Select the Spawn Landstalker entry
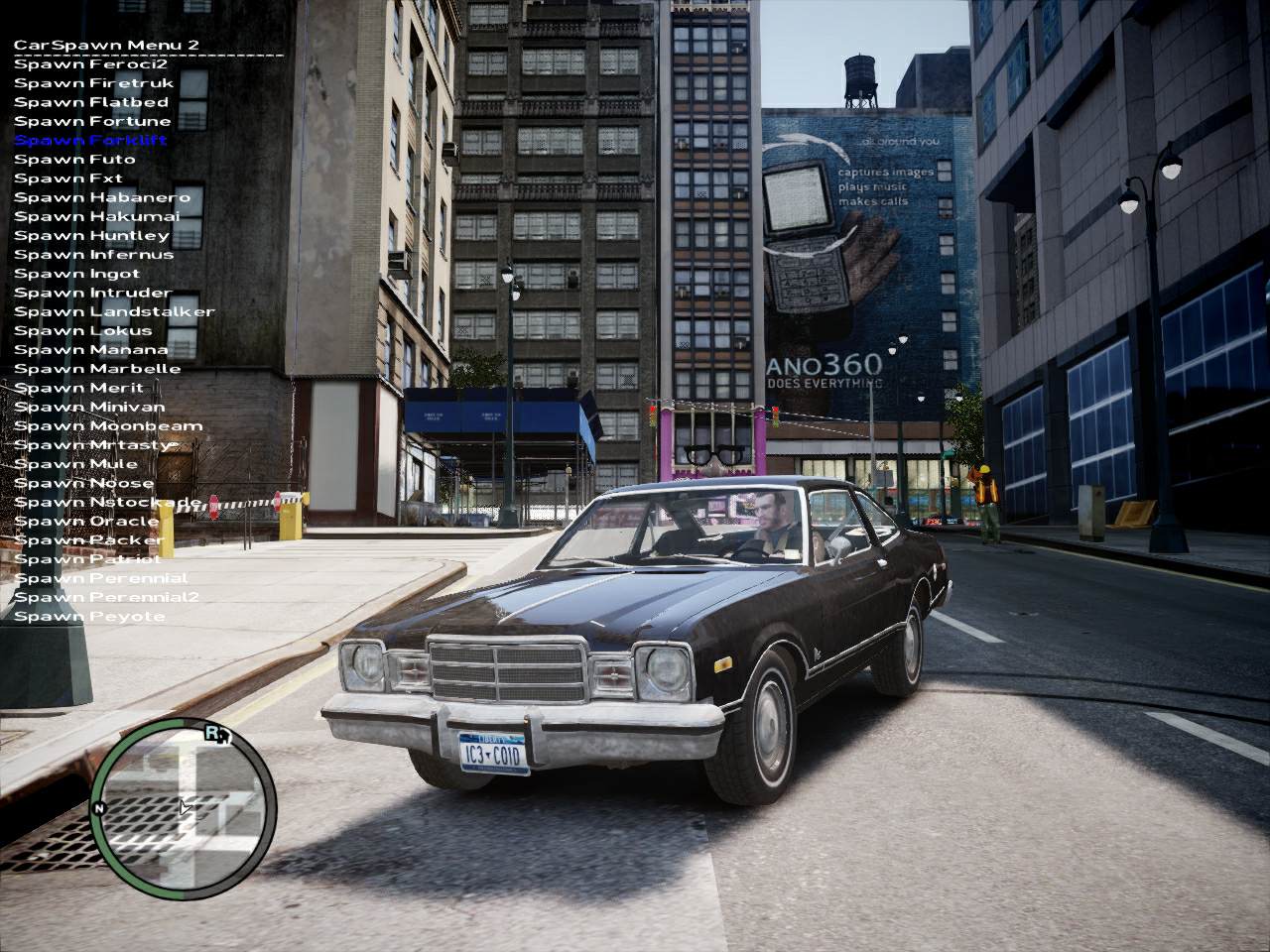Screen dimensions: 1270x952 click(x=114, y=311)
